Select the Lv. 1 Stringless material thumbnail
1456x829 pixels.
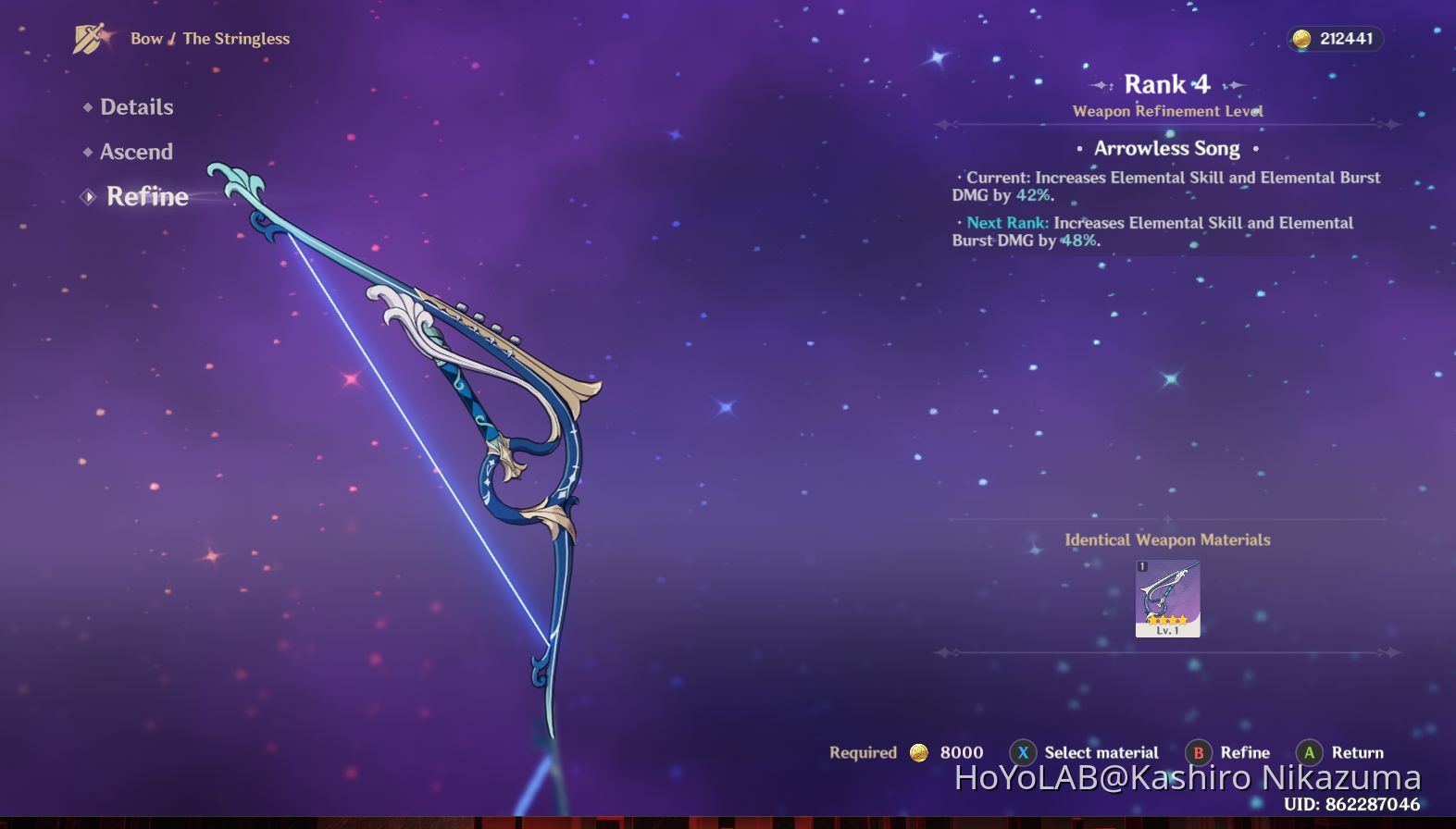point(1167,597)
